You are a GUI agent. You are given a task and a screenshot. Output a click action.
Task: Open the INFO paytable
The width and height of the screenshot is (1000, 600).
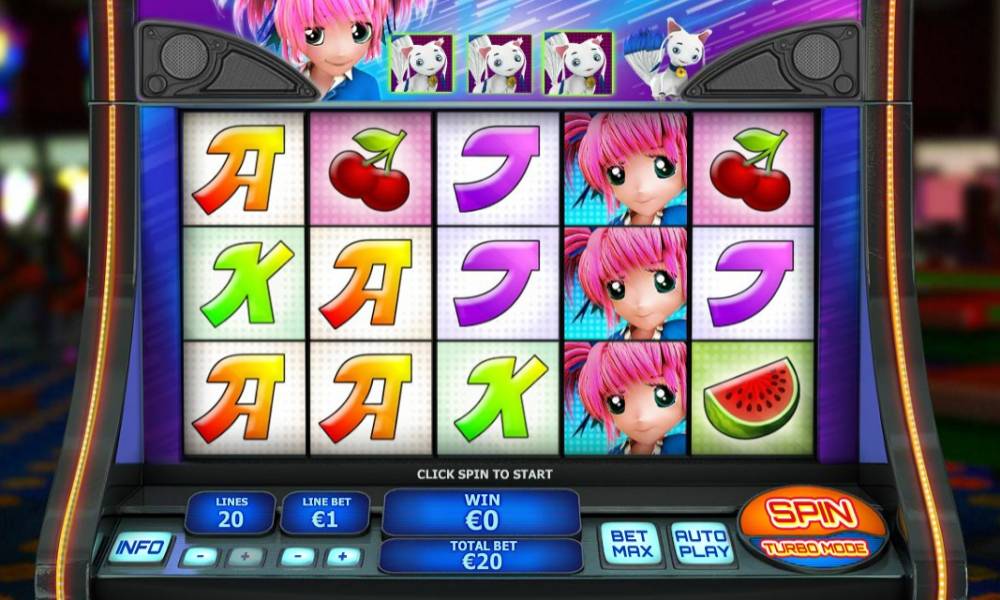pyautogui.click(x=140, y=547)
